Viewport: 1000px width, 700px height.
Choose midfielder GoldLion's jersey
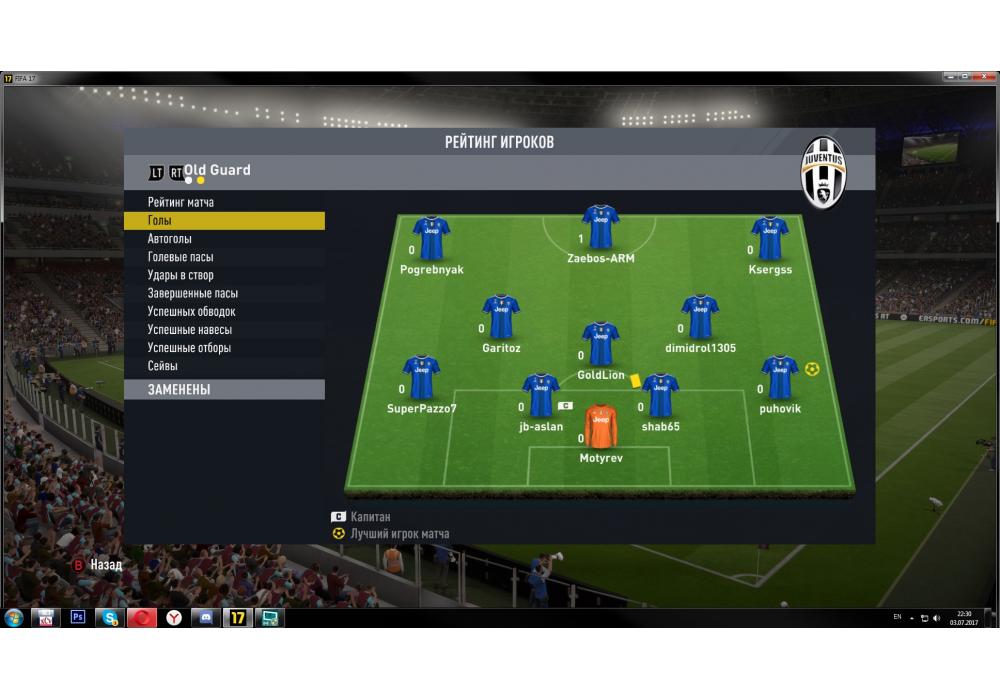pos(600,344)
